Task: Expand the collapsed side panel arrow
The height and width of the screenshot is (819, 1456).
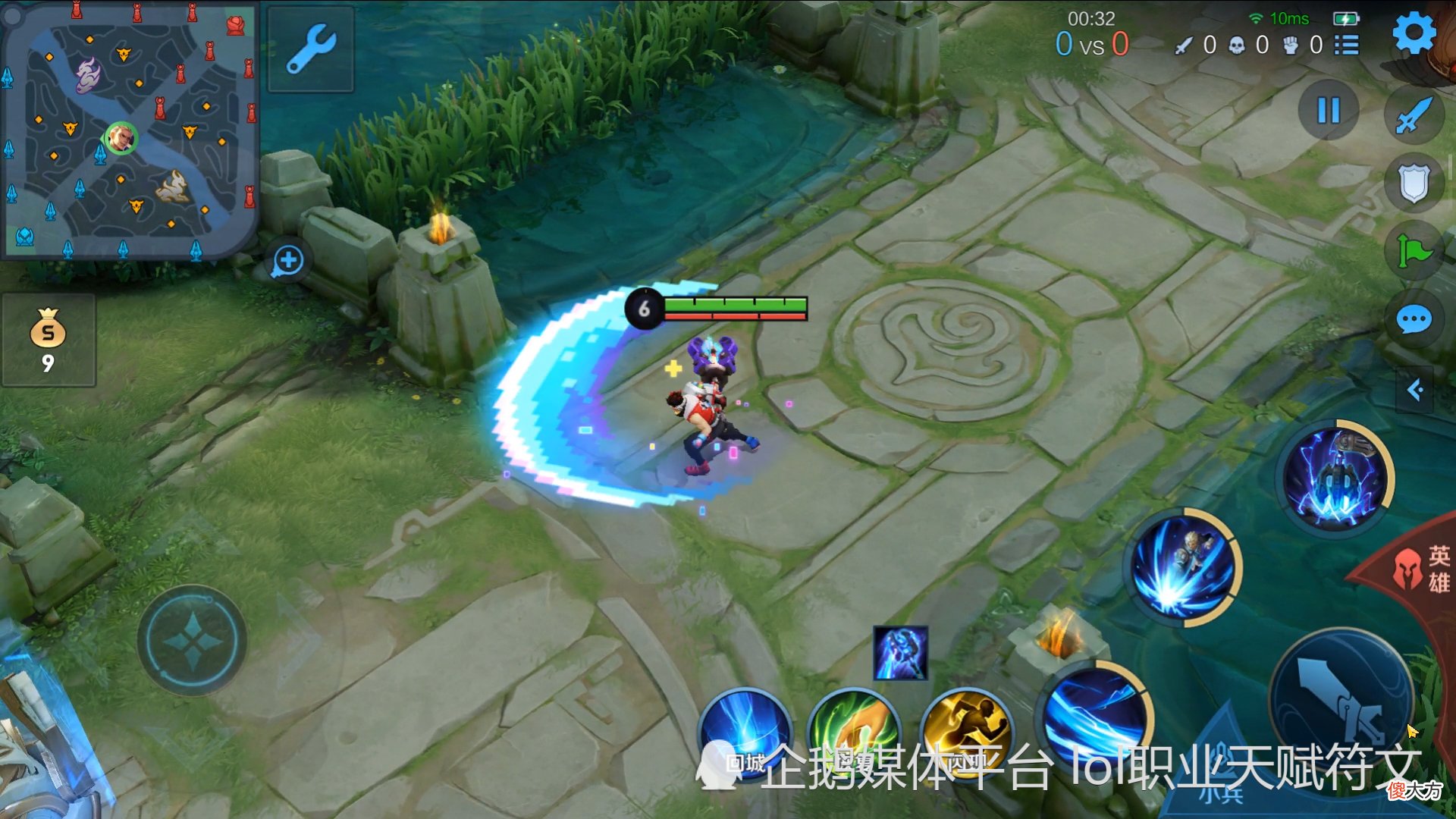Action: (x=1415, y=391)
